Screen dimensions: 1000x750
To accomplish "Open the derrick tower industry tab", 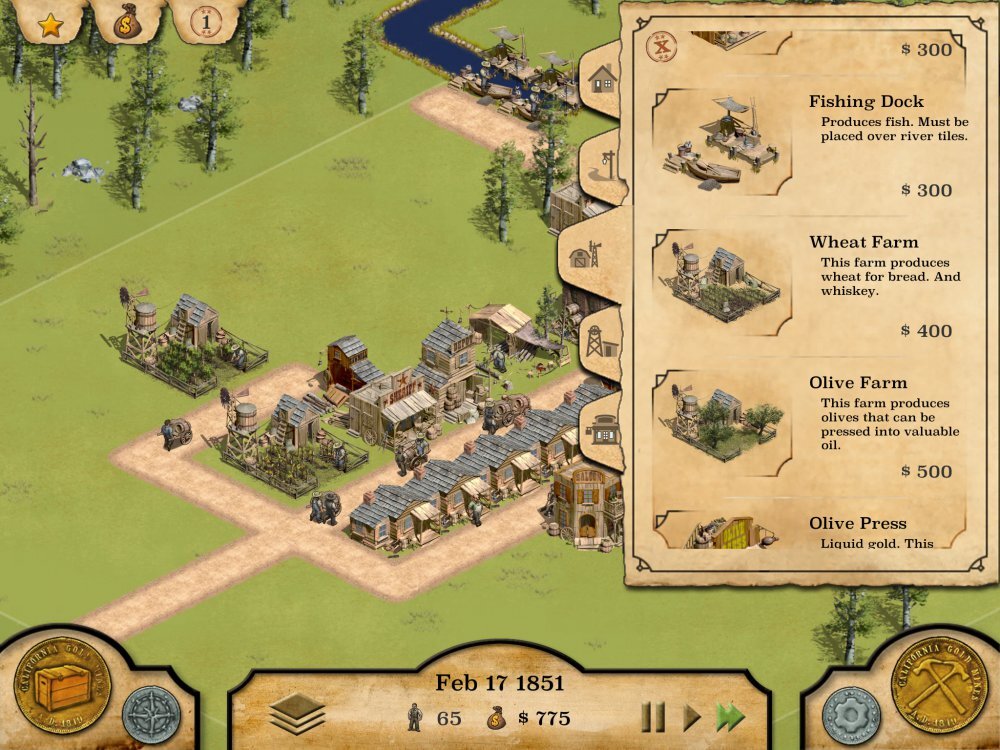I will 600,342.
